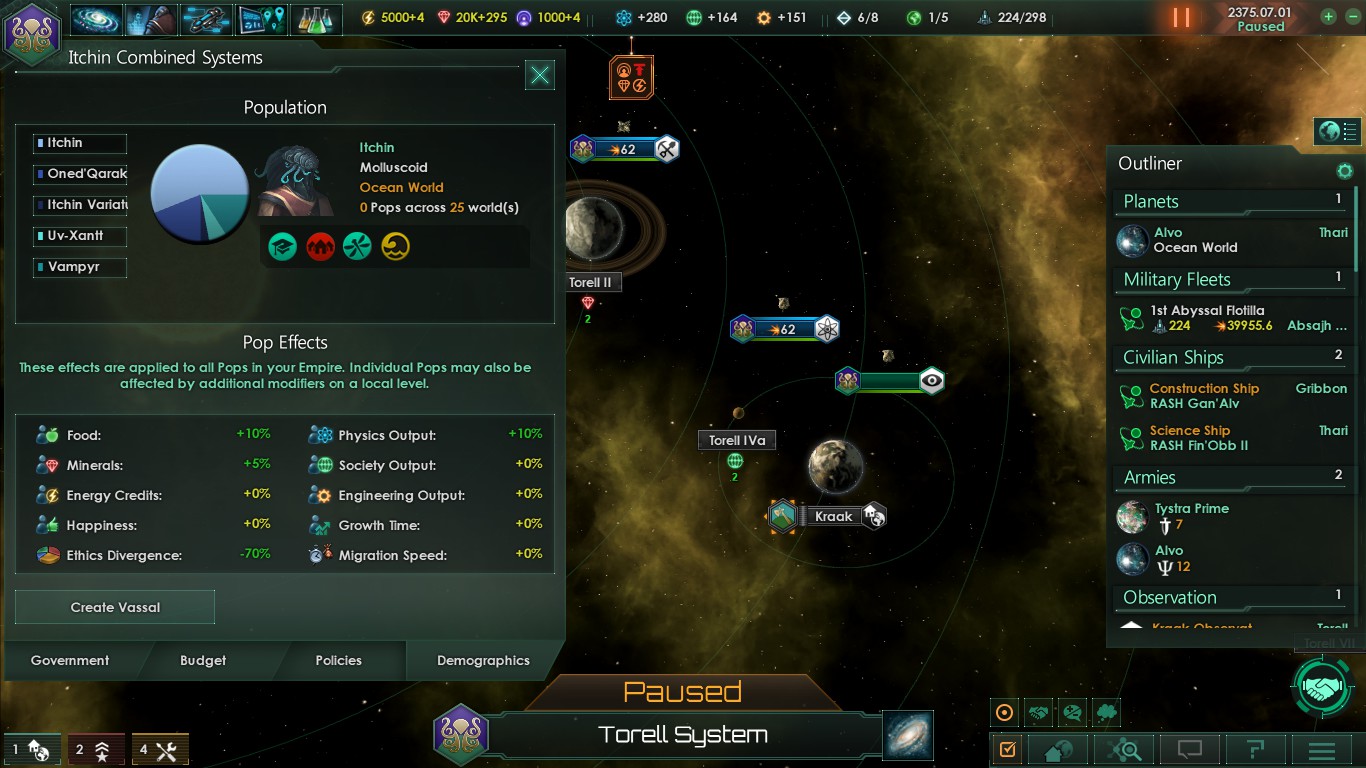1366x768 pixels.
Task: Click the Create Vassal button
Action: (x=115, y=607)
